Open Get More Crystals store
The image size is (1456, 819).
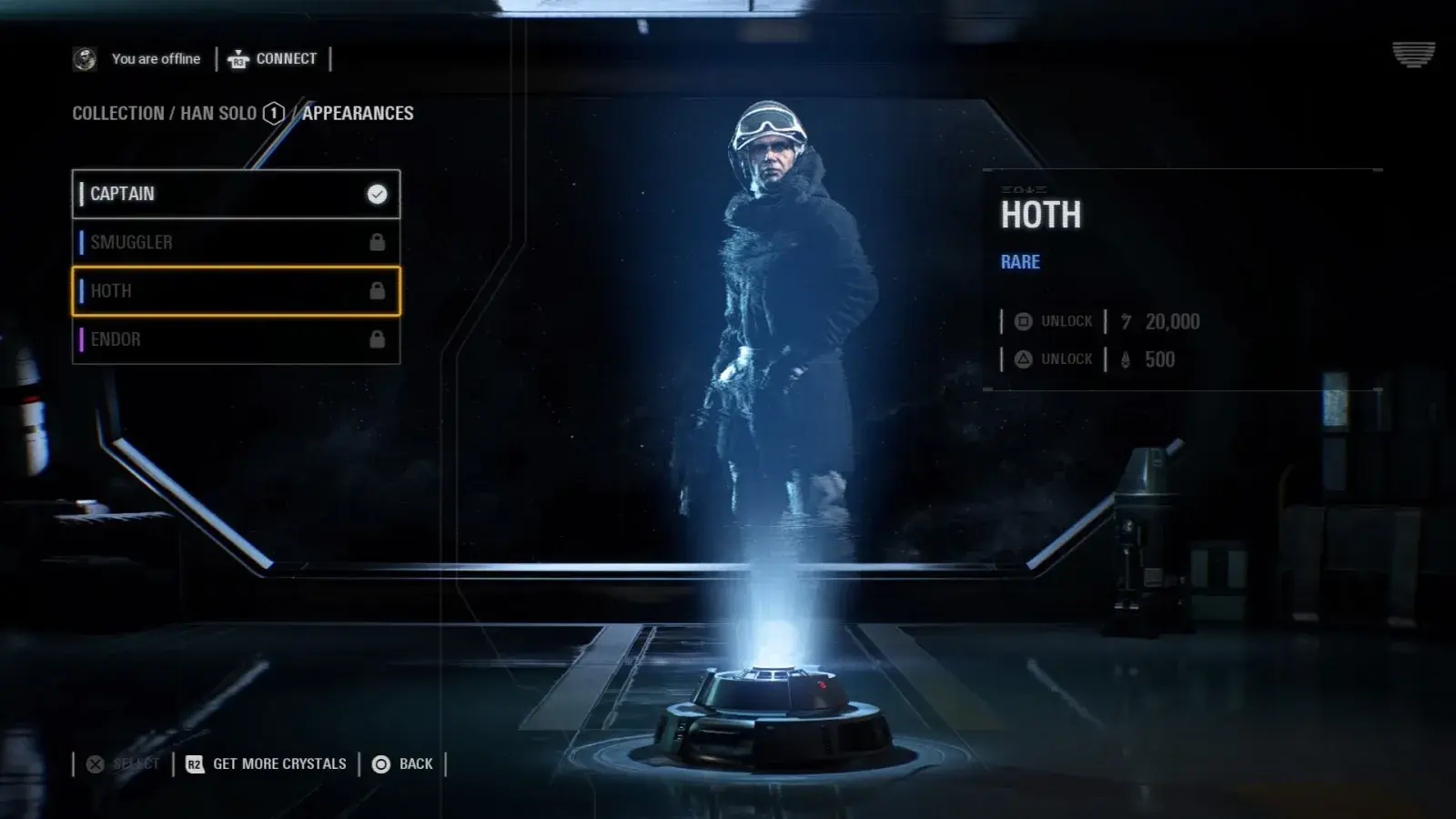[267, 764]
